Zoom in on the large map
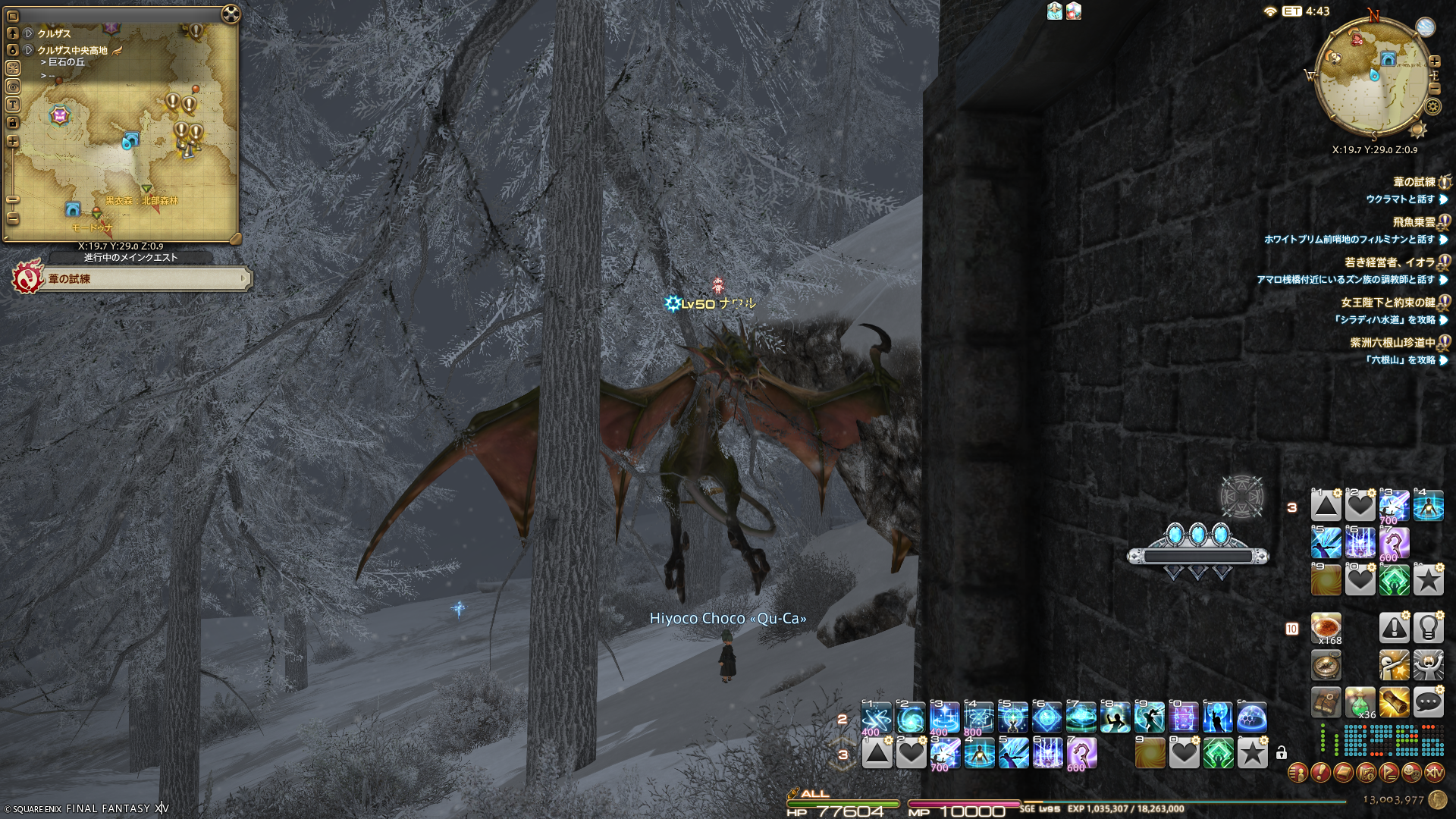Image resolution: width=1456 pixels, height=819 pixels. [x=13, y=142]
